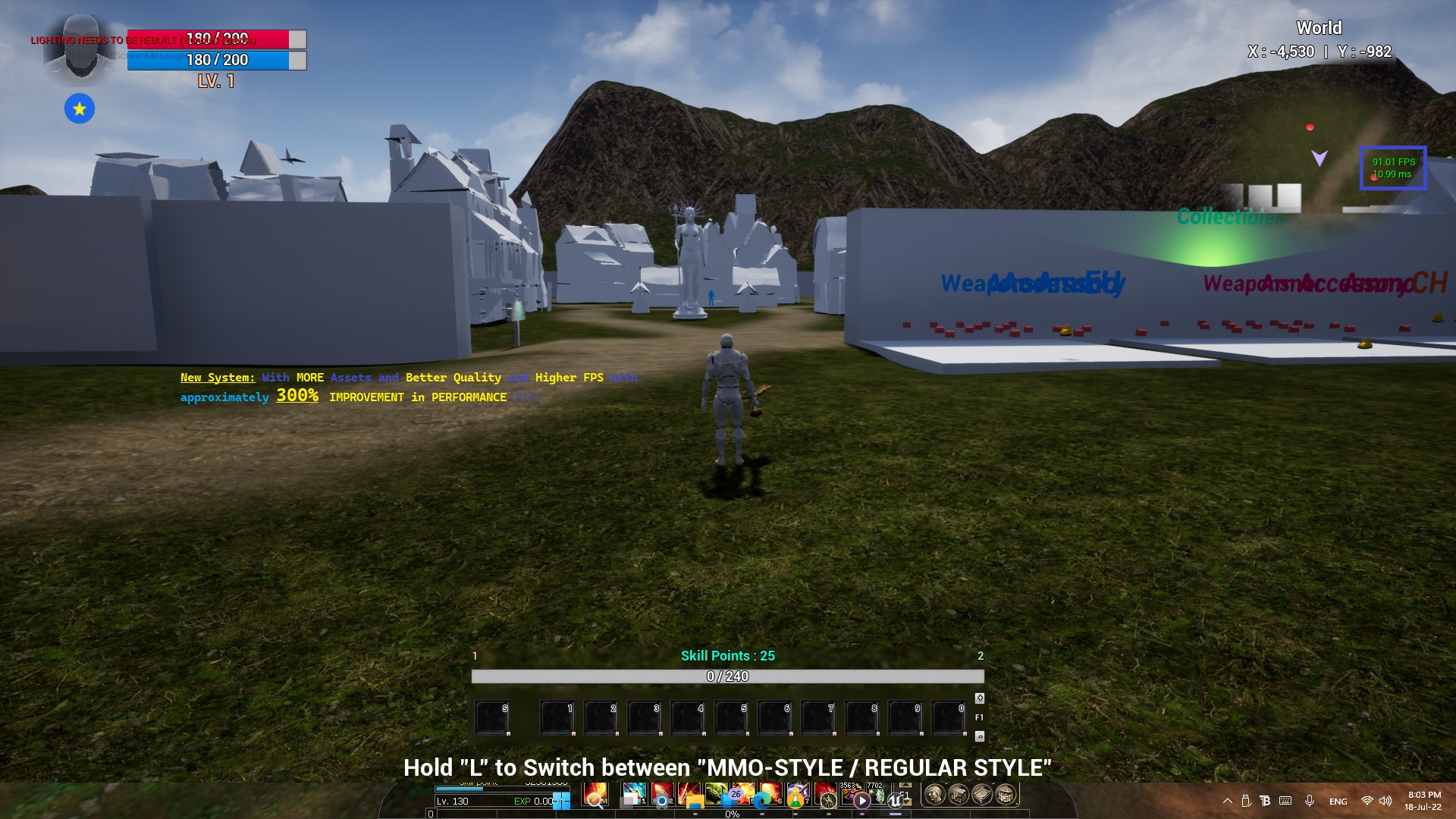The width and height of the screenshot is (1456, 819).
Task: Launch Unreal Engine from the taskbar
Action: 896,800
